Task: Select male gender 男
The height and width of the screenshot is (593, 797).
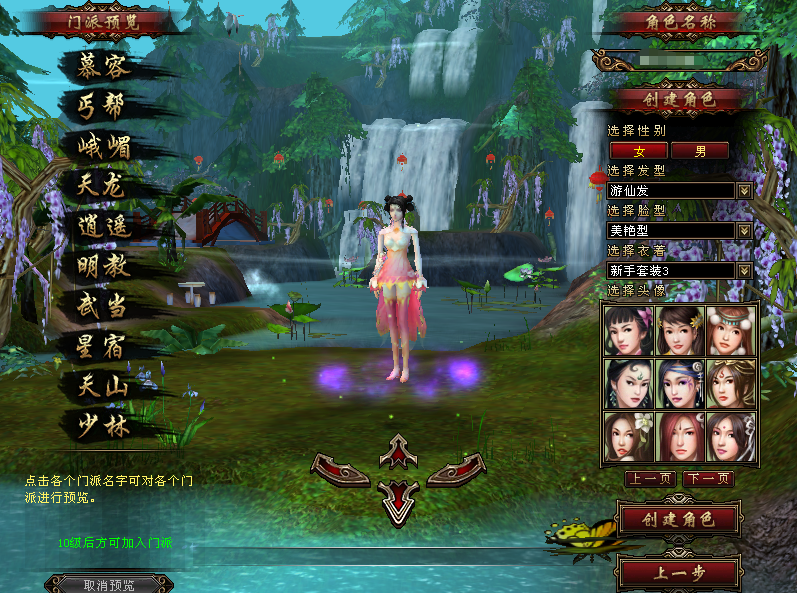Action: 700,151
